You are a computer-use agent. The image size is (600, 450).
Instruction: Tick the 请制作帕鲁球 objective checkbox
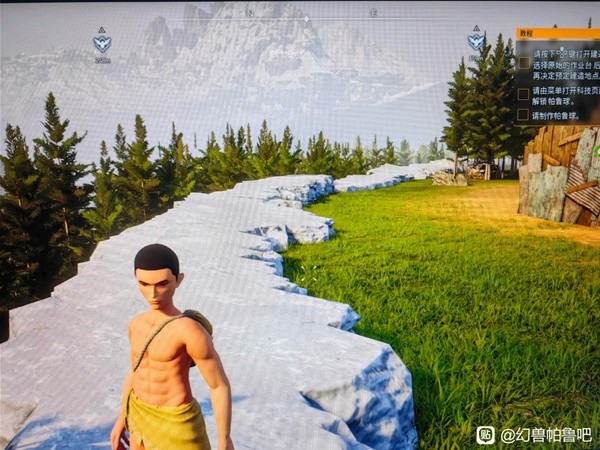[524, 116]
